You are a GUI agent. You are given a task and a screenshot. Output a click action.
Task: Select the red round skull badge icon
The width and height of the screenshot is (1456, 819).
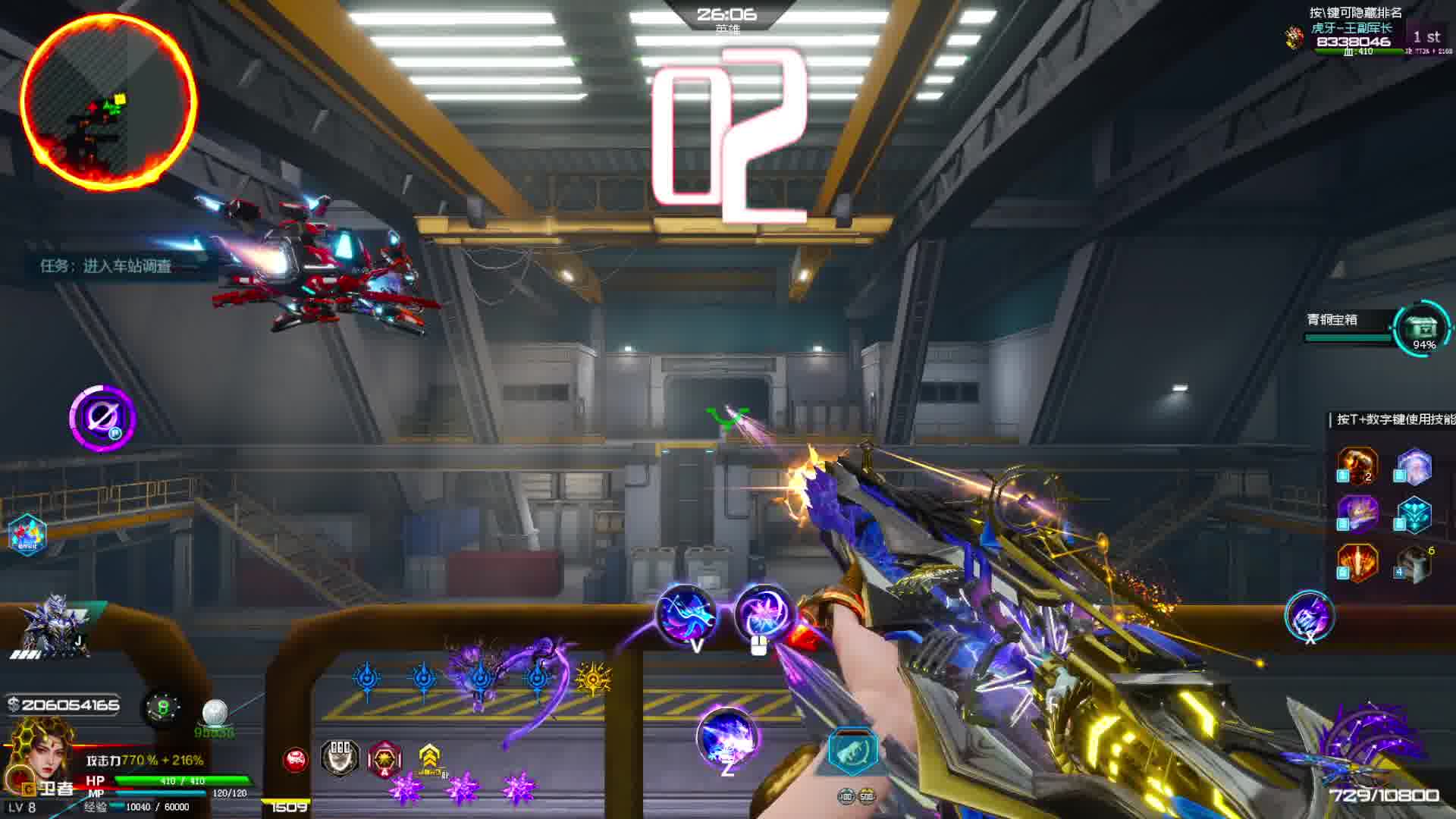[296, 759]
